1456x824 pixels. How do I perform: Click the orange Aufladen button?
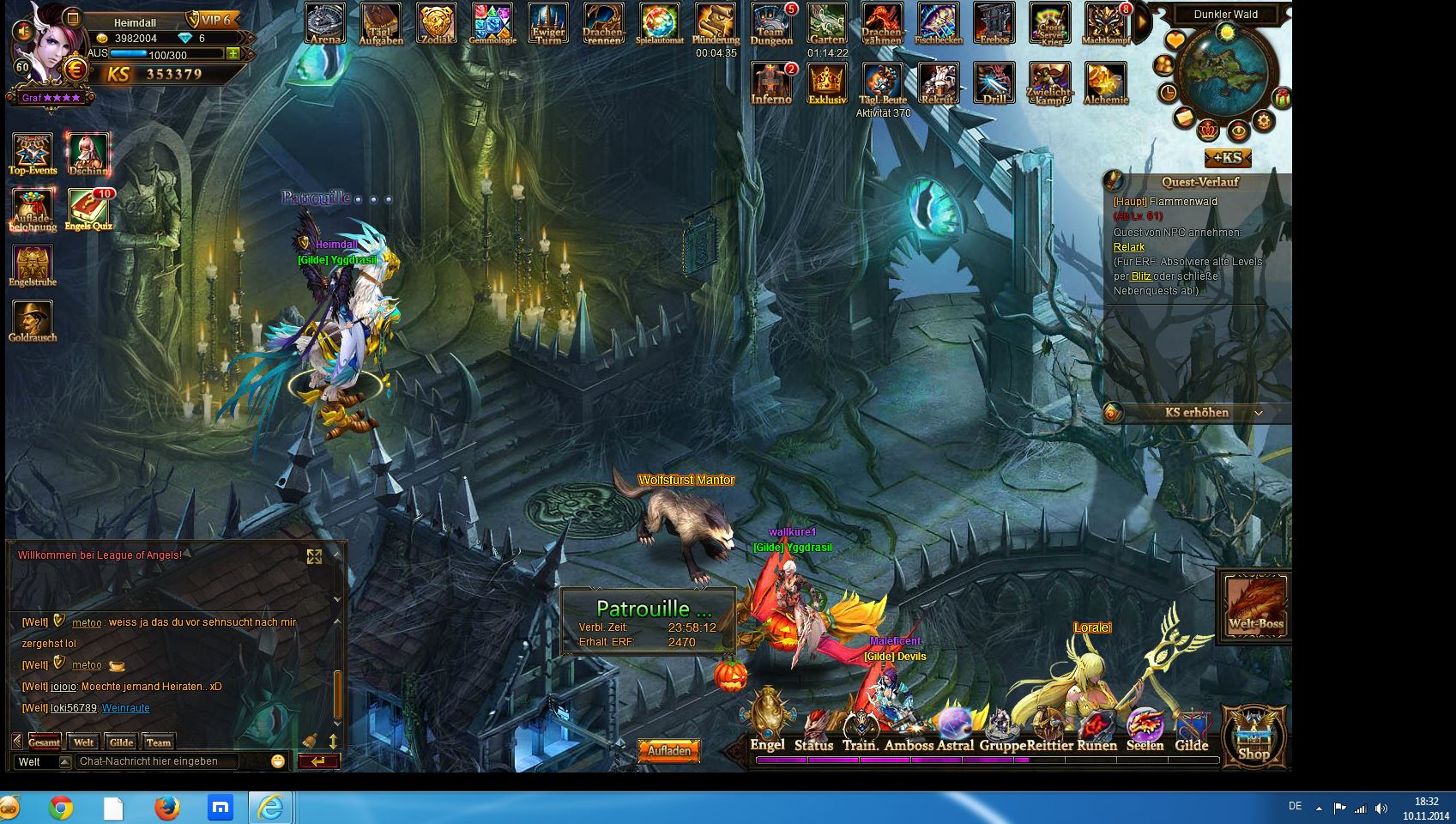669,751
